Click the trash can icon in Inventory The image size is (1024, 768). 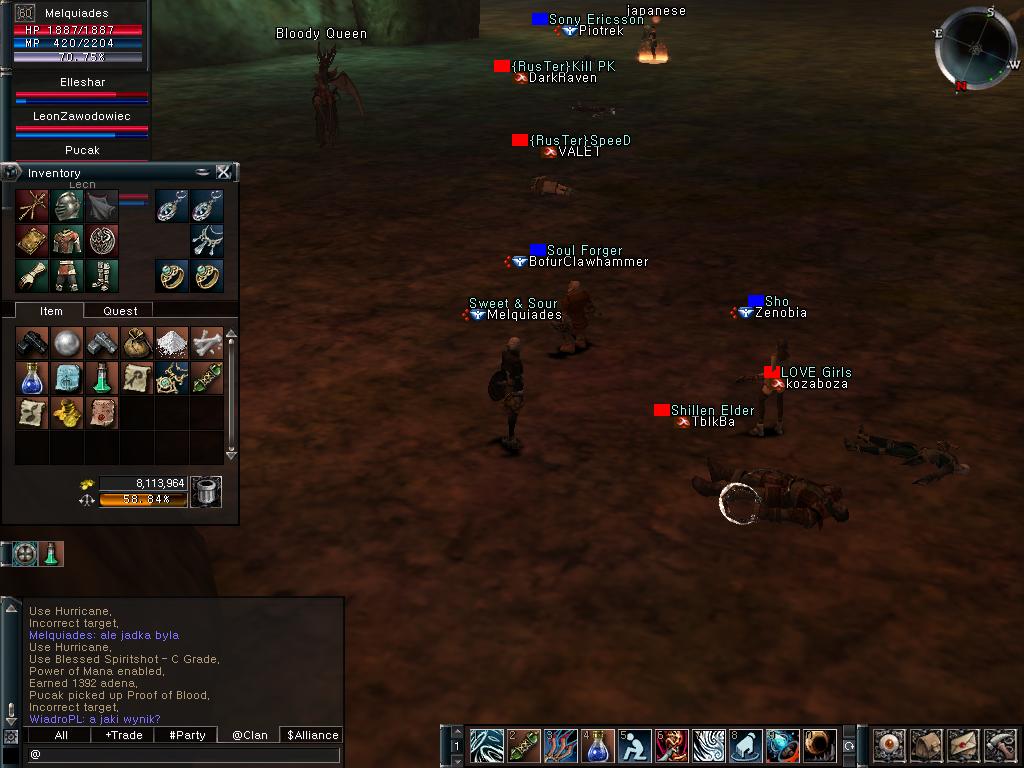(x=205, y=491)
